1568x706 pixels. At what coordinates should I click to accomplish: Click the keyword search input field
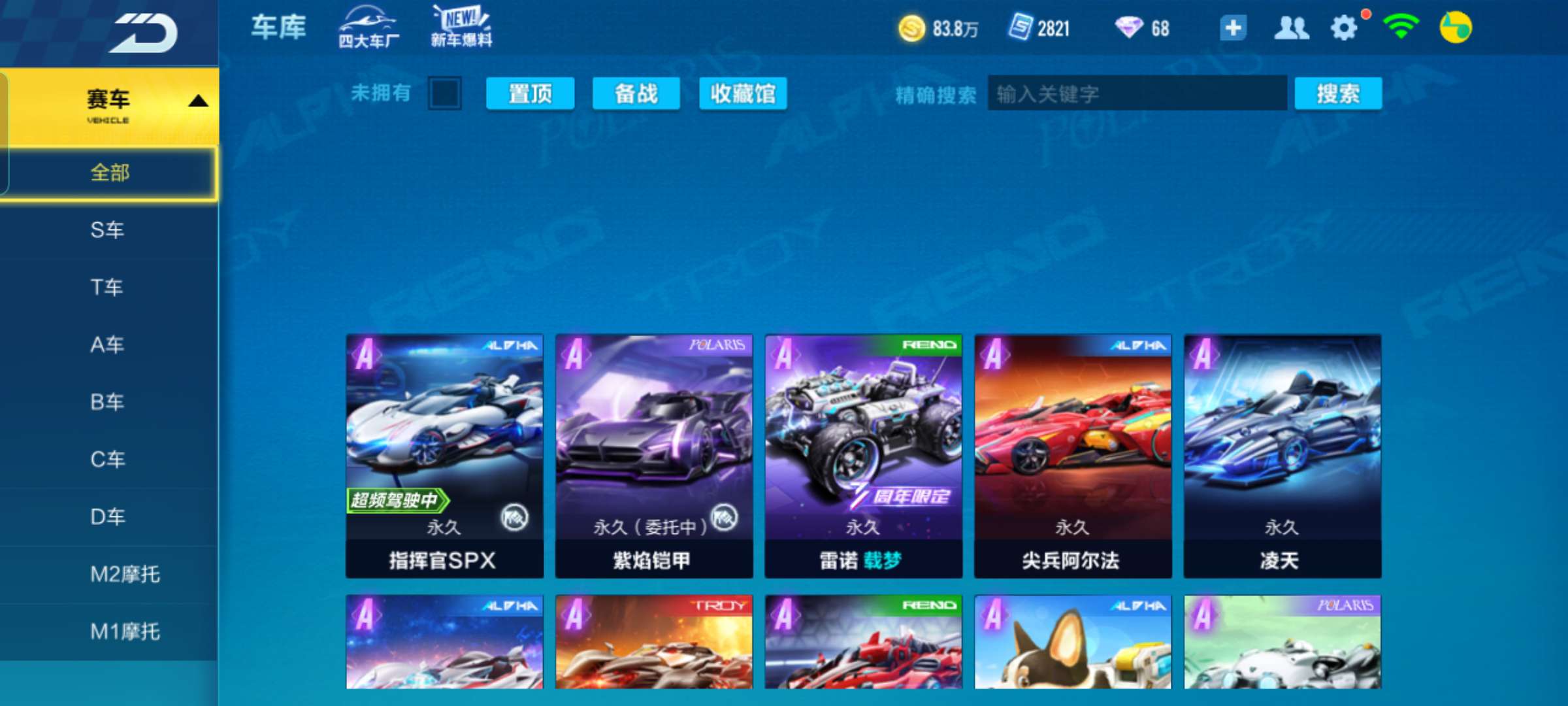tap(1137, 93)
